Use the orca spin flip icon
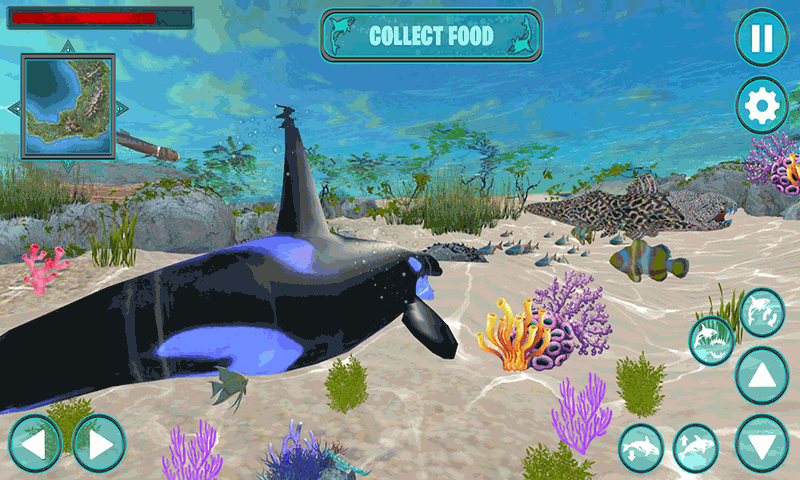800x480 pixels. click(x=762, y=312)
